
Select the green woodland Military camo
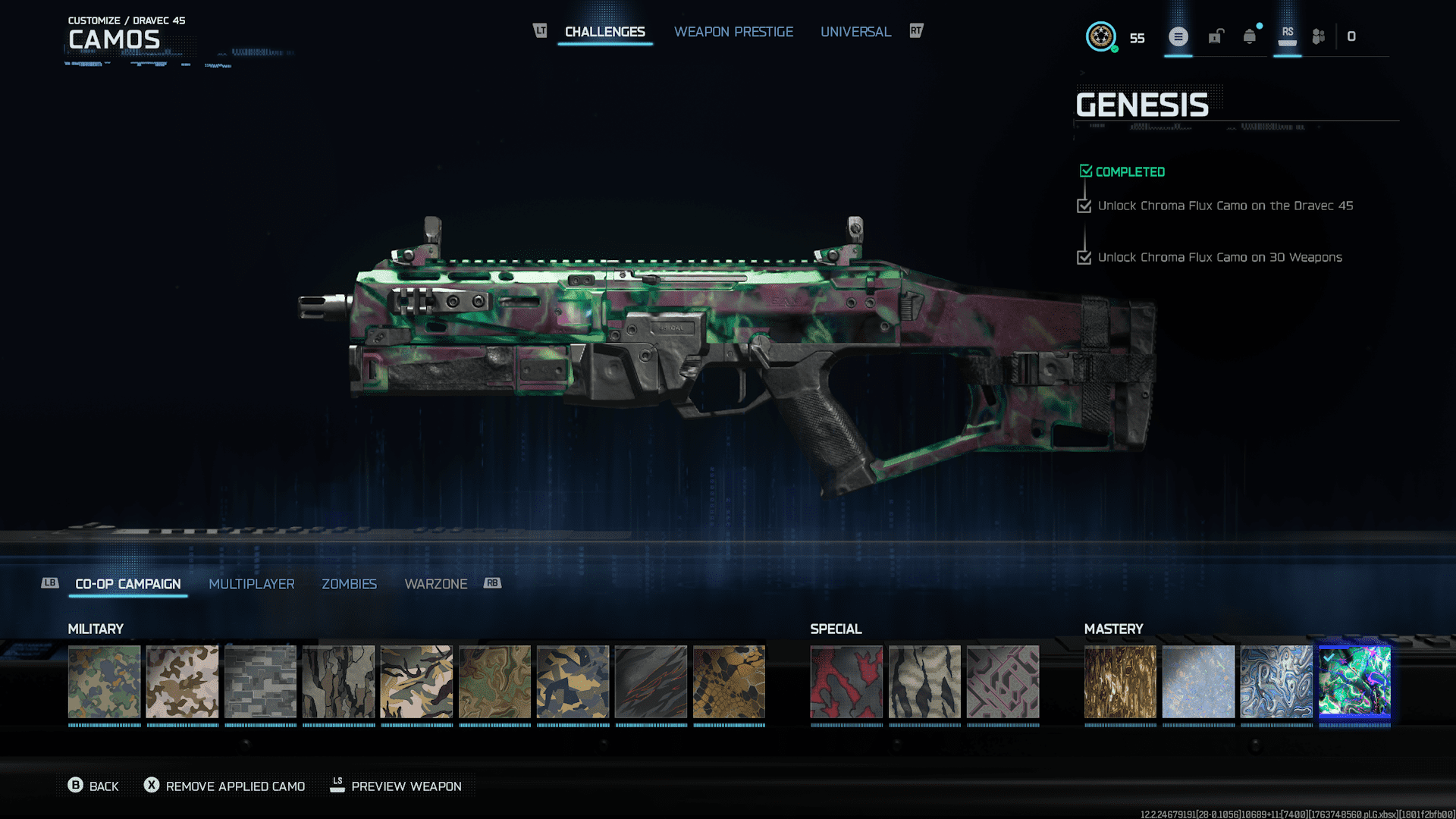pyautogui.click(x=105, y=682)
